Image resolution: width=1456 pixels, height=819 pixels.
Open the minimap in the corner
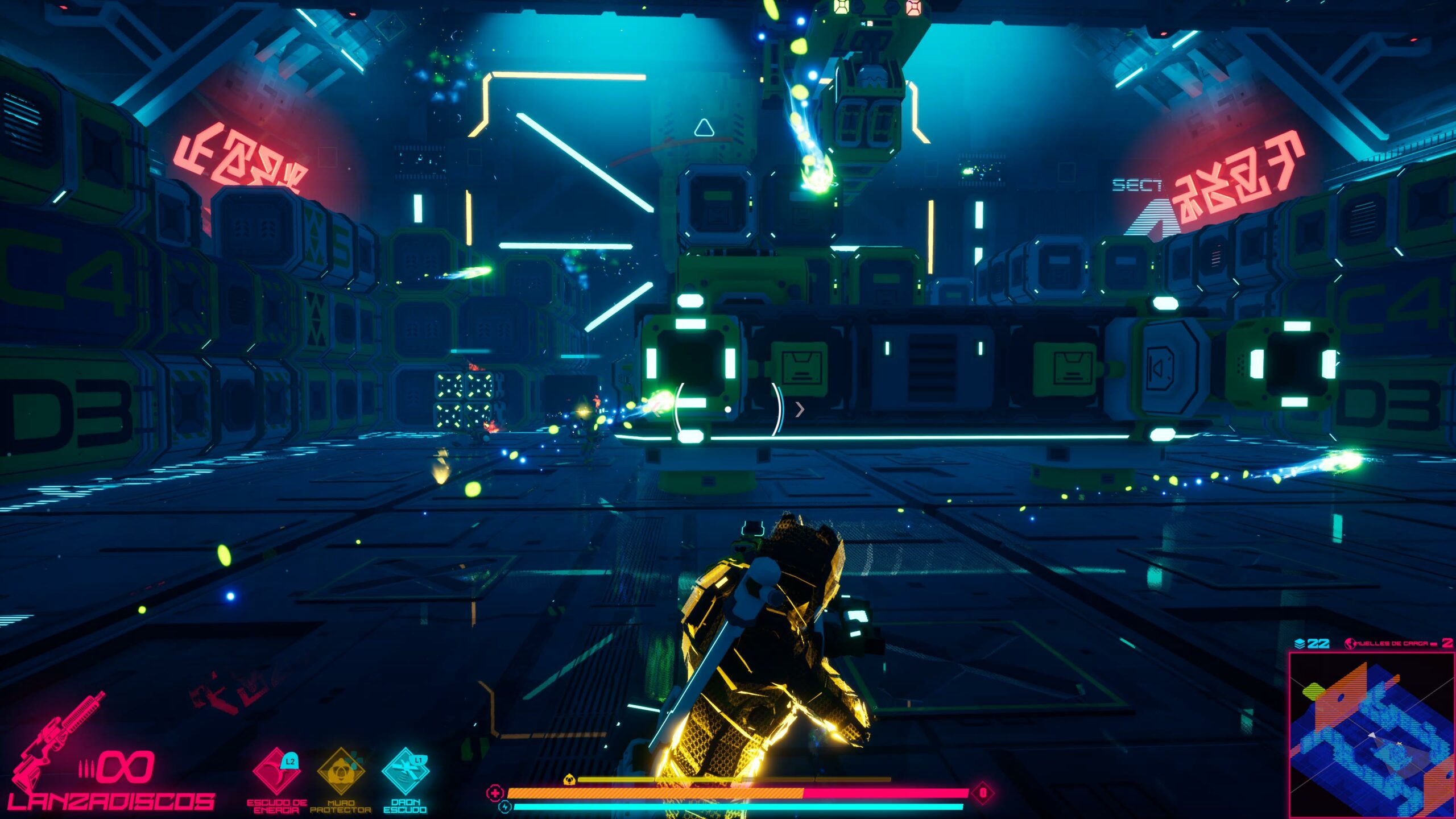tap(1371, 734)
